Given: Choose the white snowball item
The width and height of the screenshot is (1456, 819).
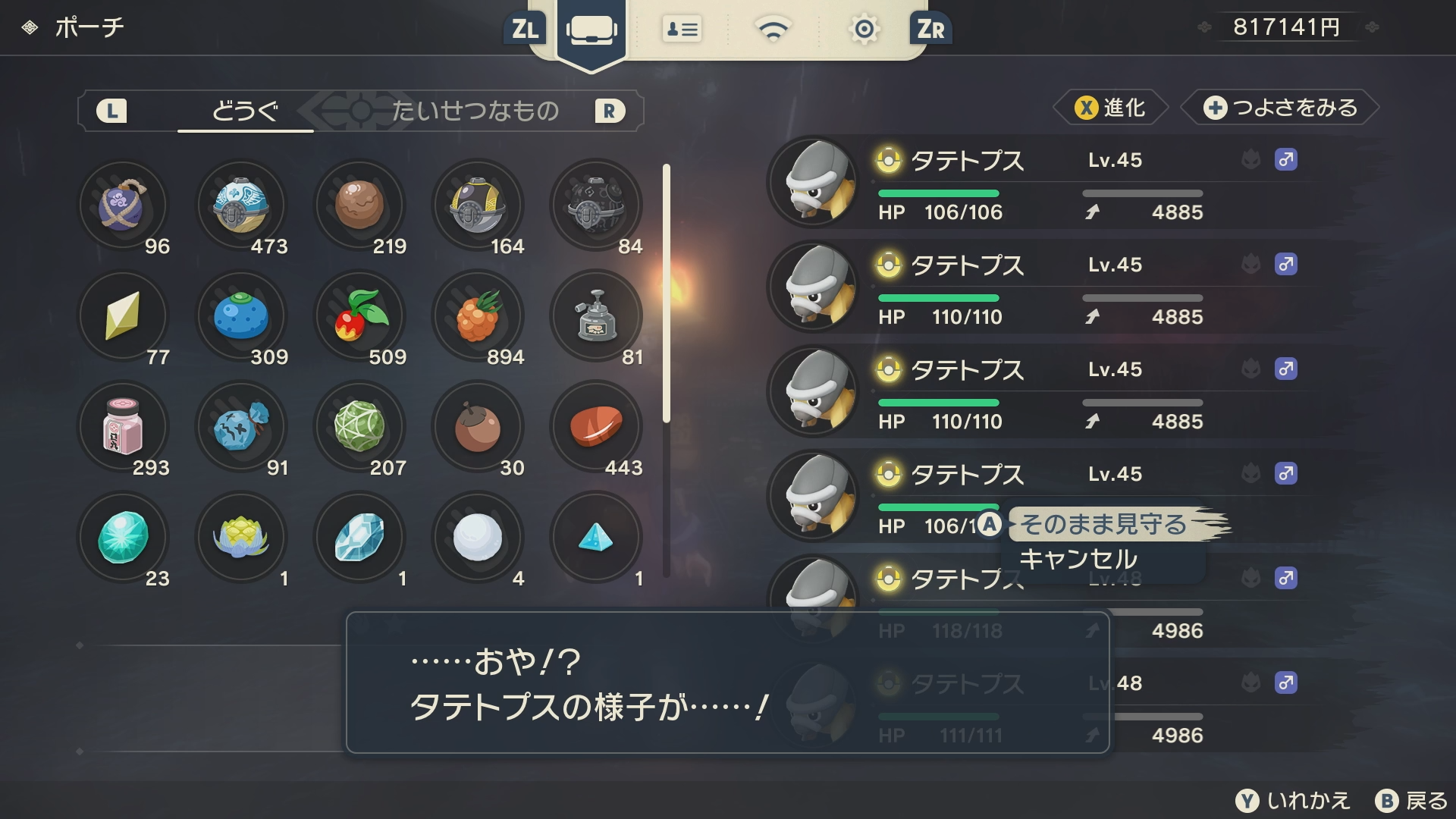Looking at the screenshot, I should (478, 538).
